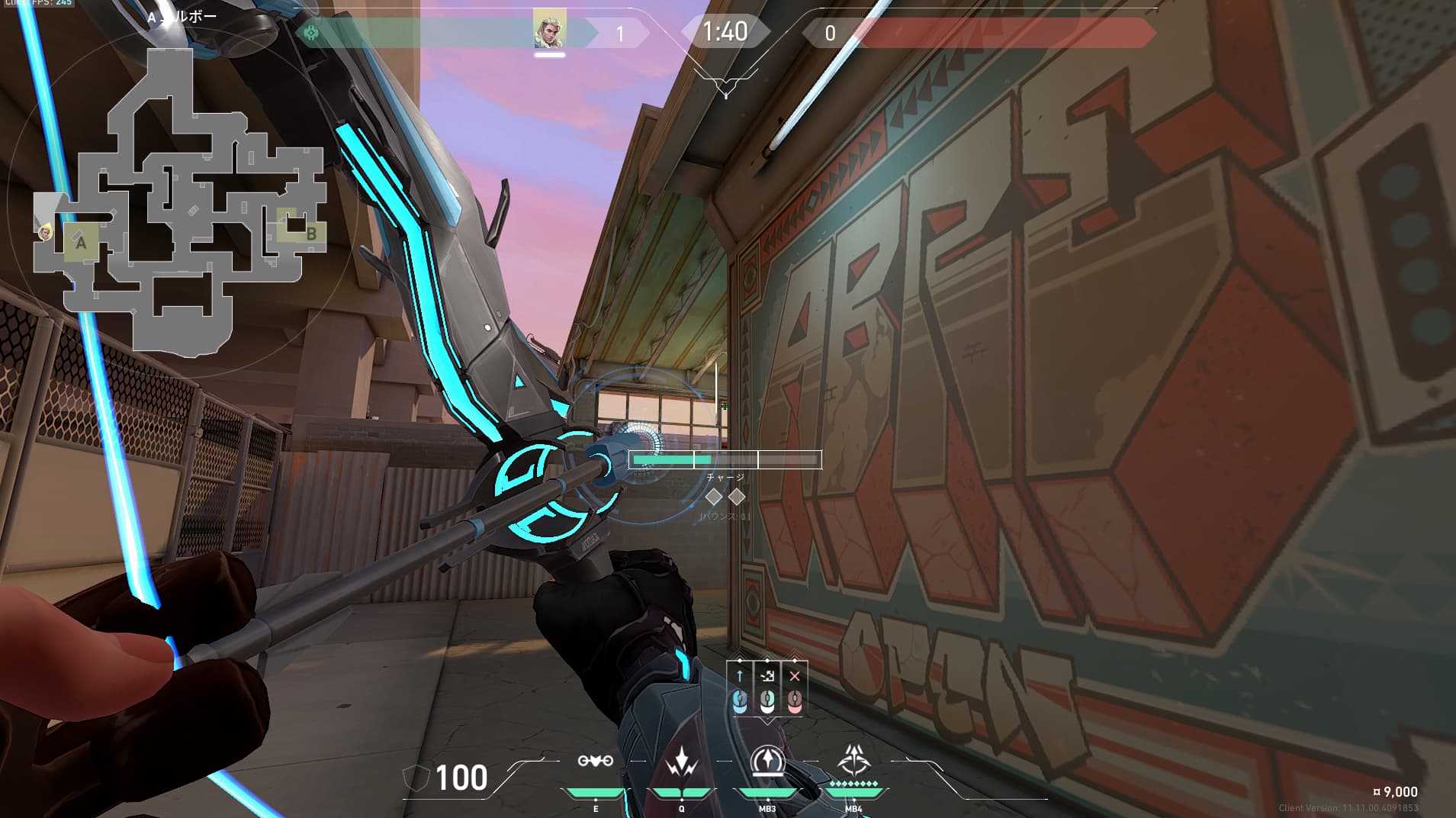Select the Sova portrait in the team bar
1456x818 pixels.
pyautogui.click(x=549, y=30)
